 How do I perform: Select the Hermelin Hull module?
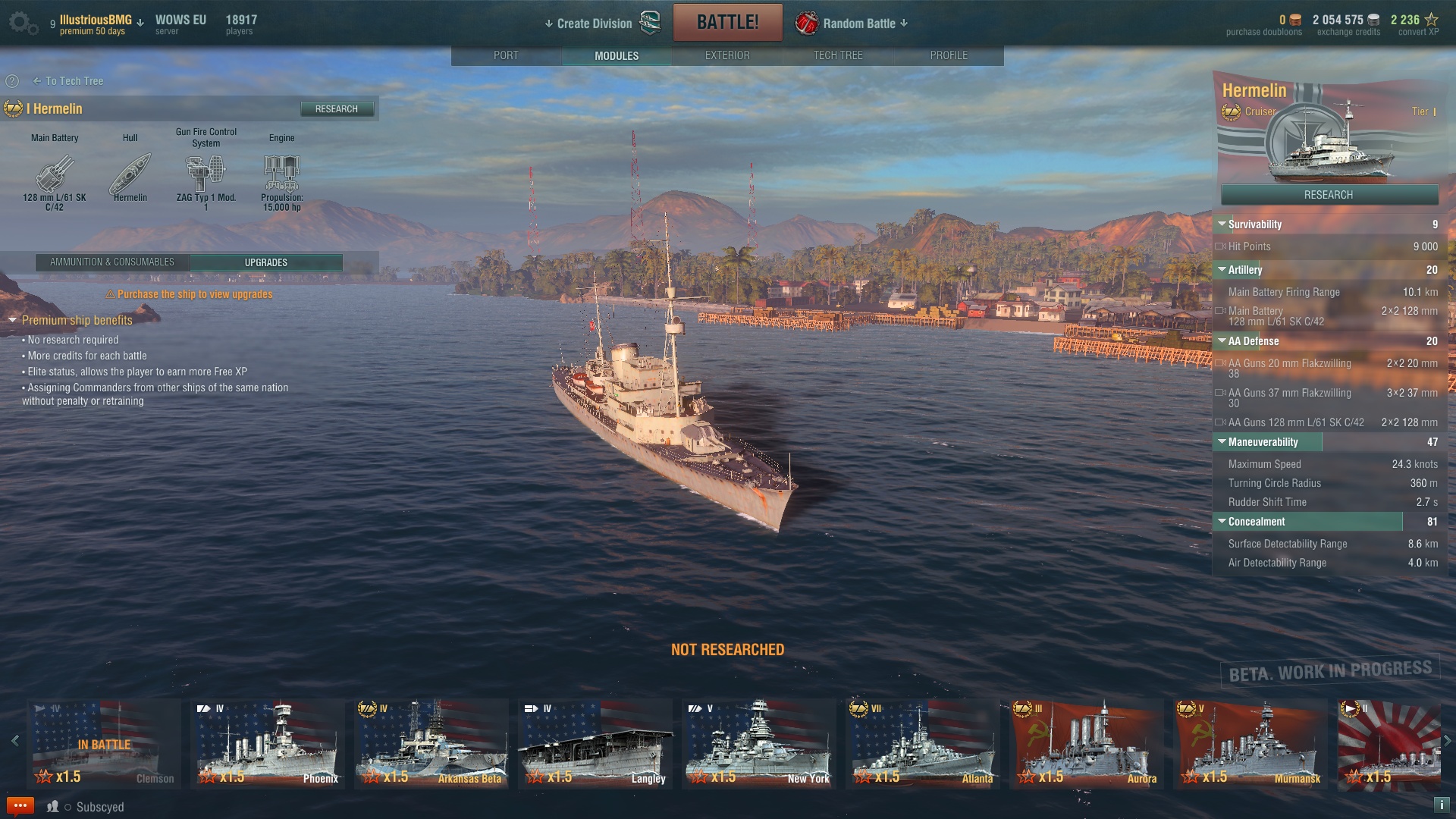click(130, 174)
